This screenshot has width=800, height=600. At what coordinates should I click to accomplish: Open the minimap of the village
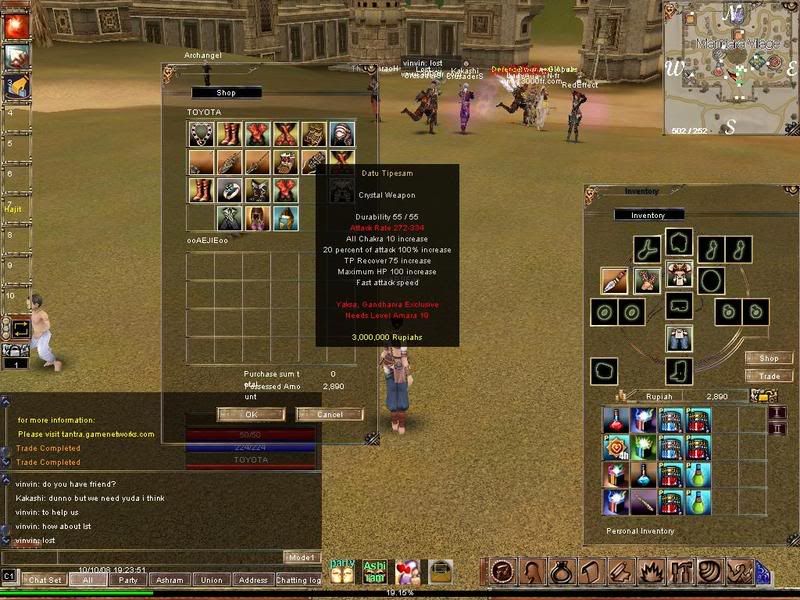731,68
